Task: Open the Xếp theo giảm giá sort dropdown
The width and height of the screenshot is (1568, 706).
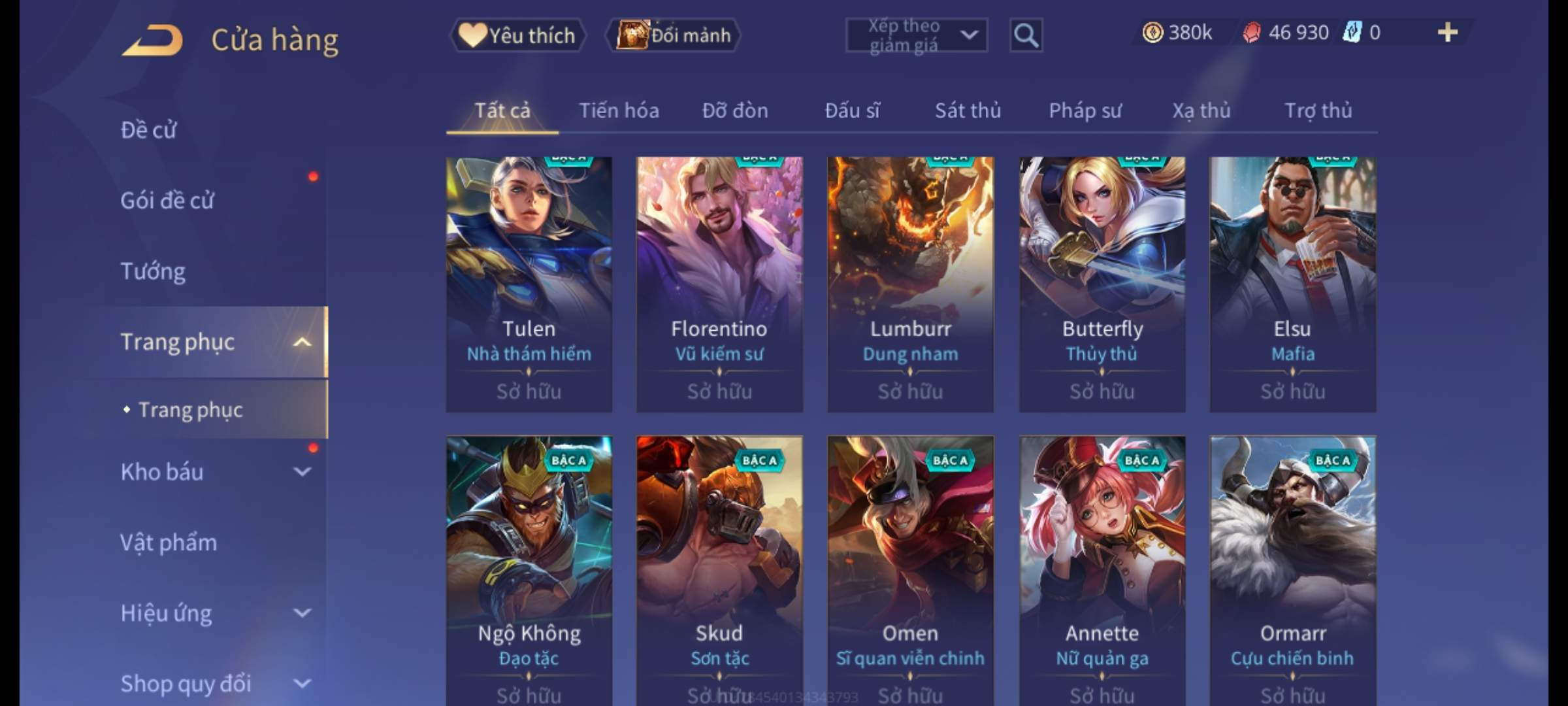Action: tap(916, 35)
